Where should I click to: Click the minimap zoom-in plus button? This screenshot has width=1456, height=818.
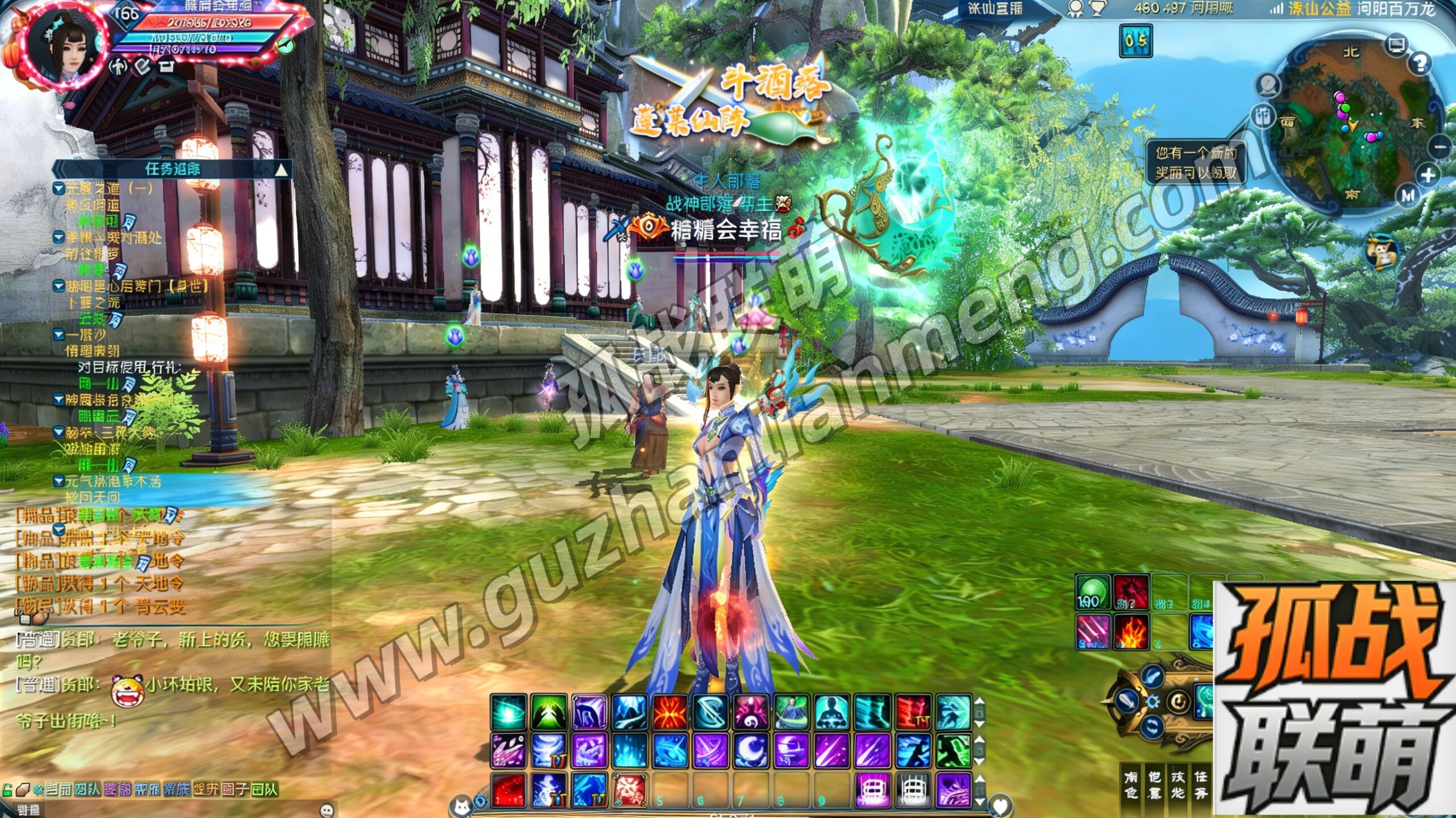click(x=1428, y=176)
